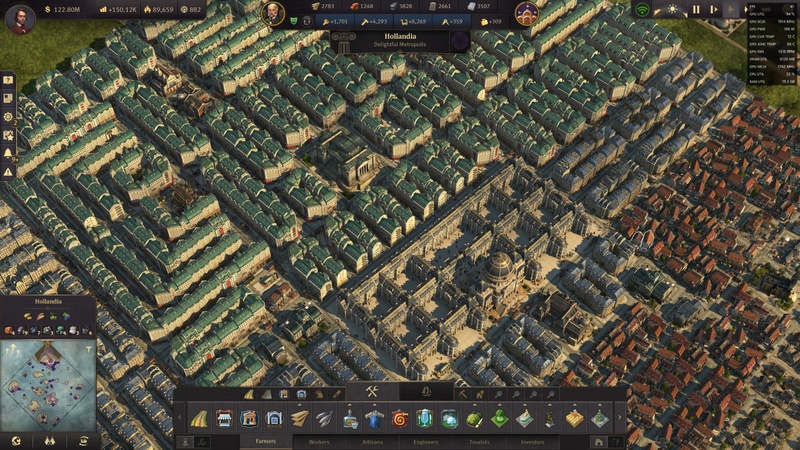Viewport: 800px width, 450px height.
Task: Select the blue work clothes building icon
Action: [x=374, y=418]
